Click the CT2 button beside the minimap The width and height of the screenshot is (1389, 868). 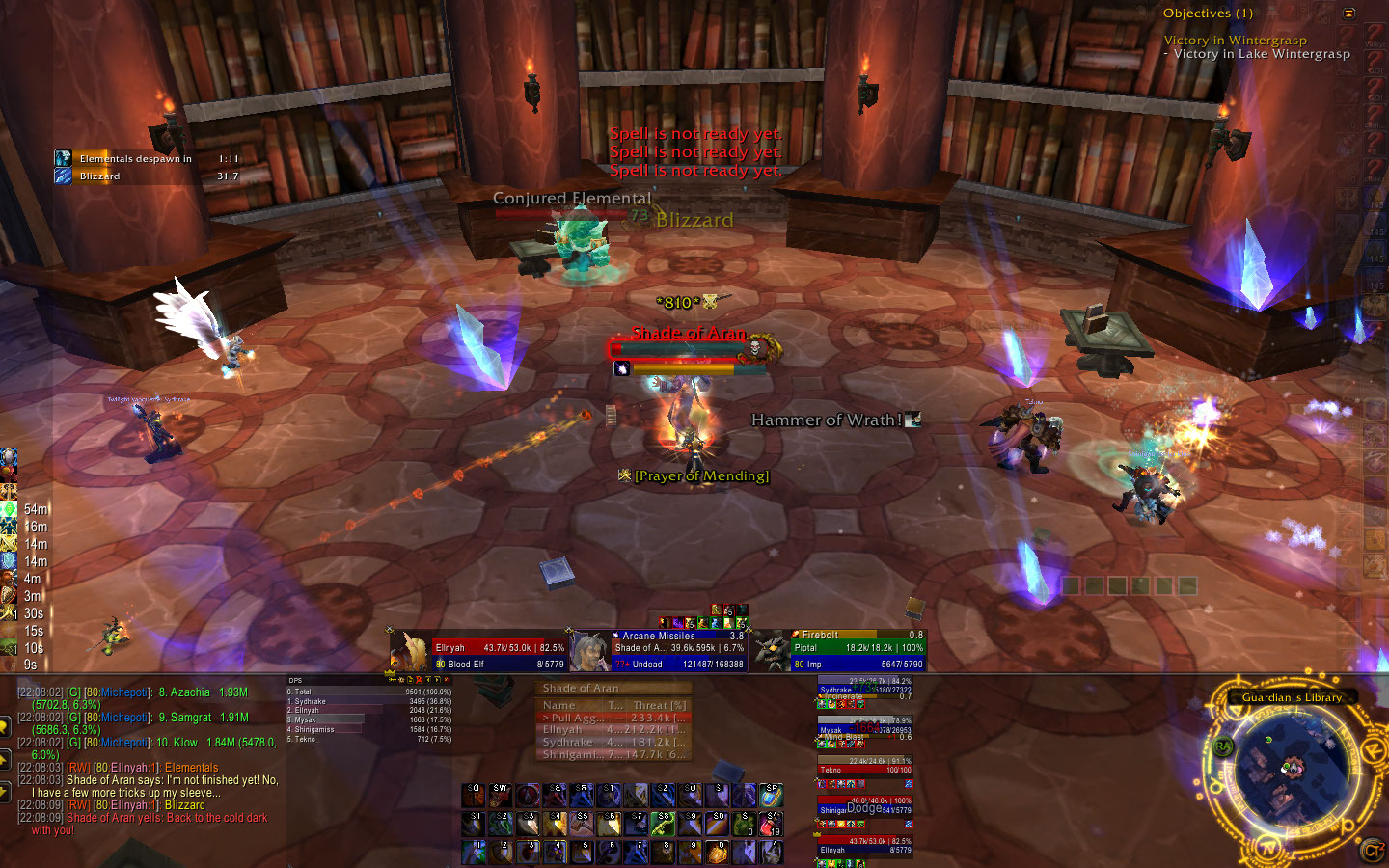1373,851
